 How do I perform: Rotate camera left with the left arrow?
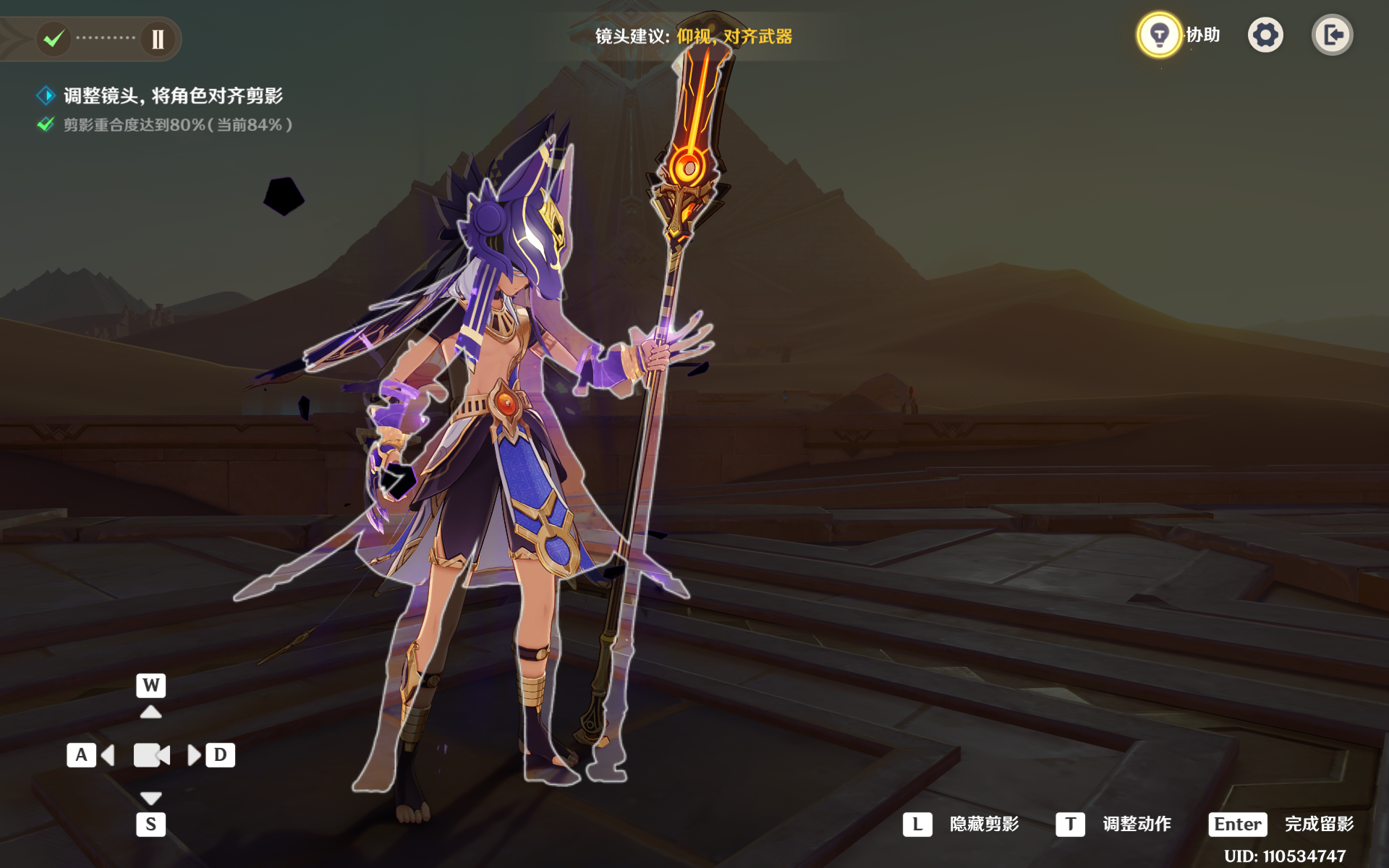pos(109,755)
